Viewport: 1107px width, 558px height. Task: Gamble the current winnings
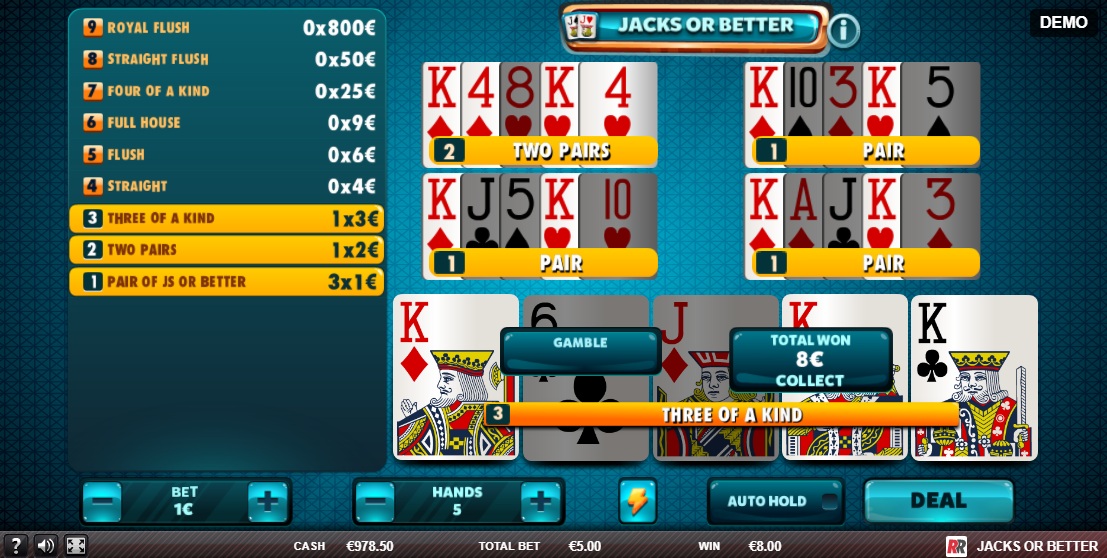tap(580, 350)
